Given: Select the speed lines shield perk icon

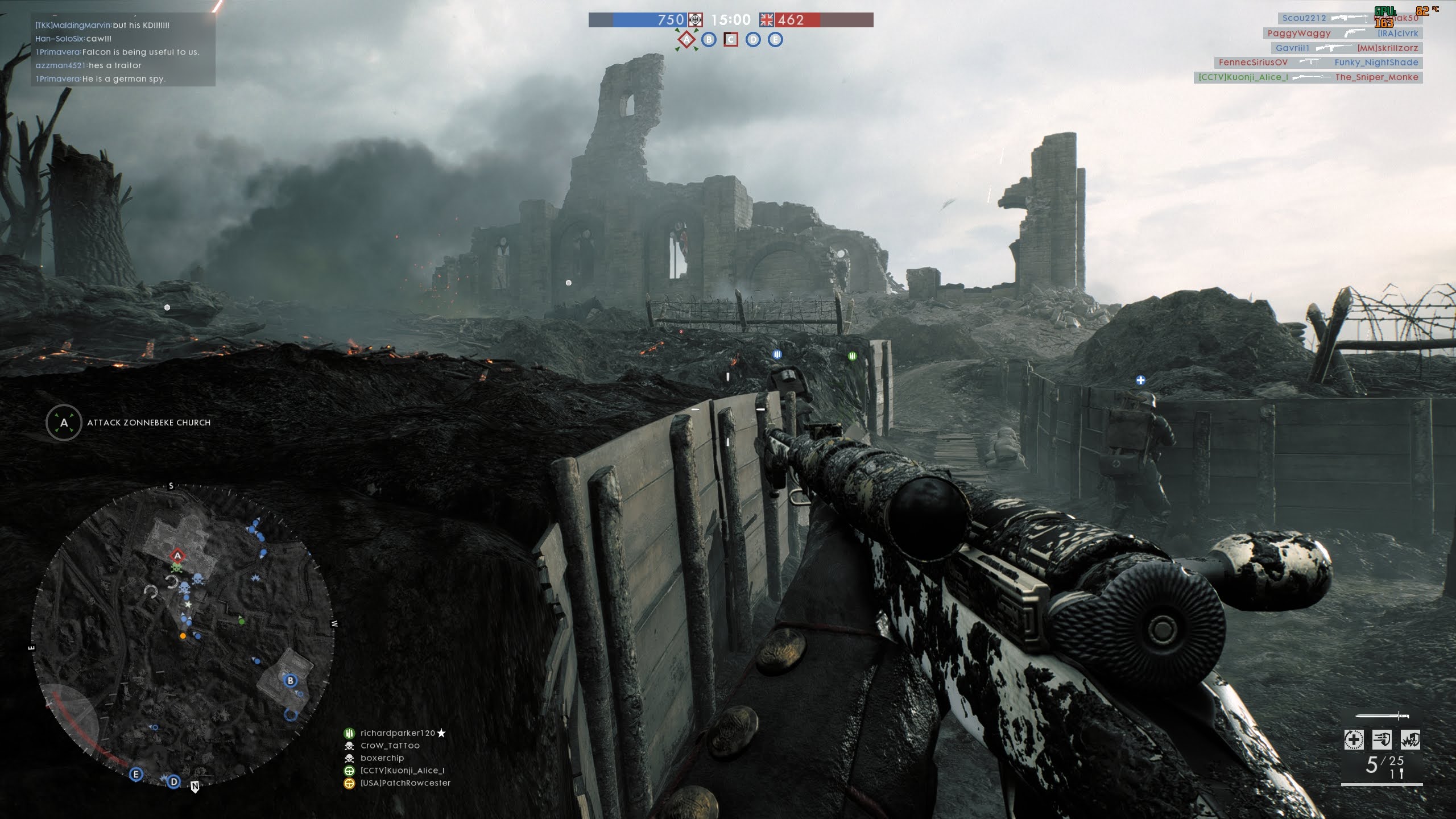Looking at the screenshot, I should coord(1382,740).
